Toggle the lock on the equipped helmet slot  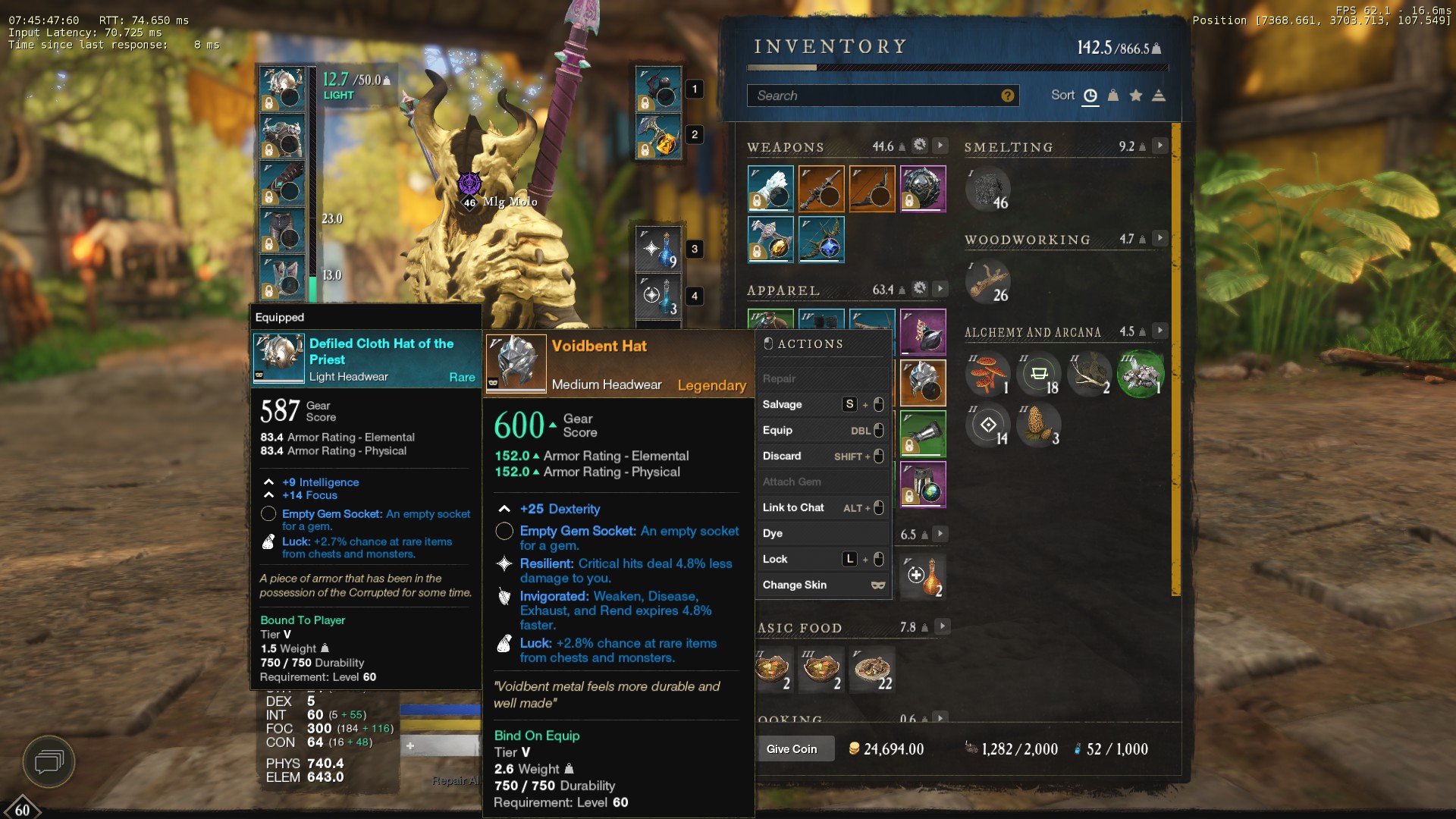tap(268, 103)
